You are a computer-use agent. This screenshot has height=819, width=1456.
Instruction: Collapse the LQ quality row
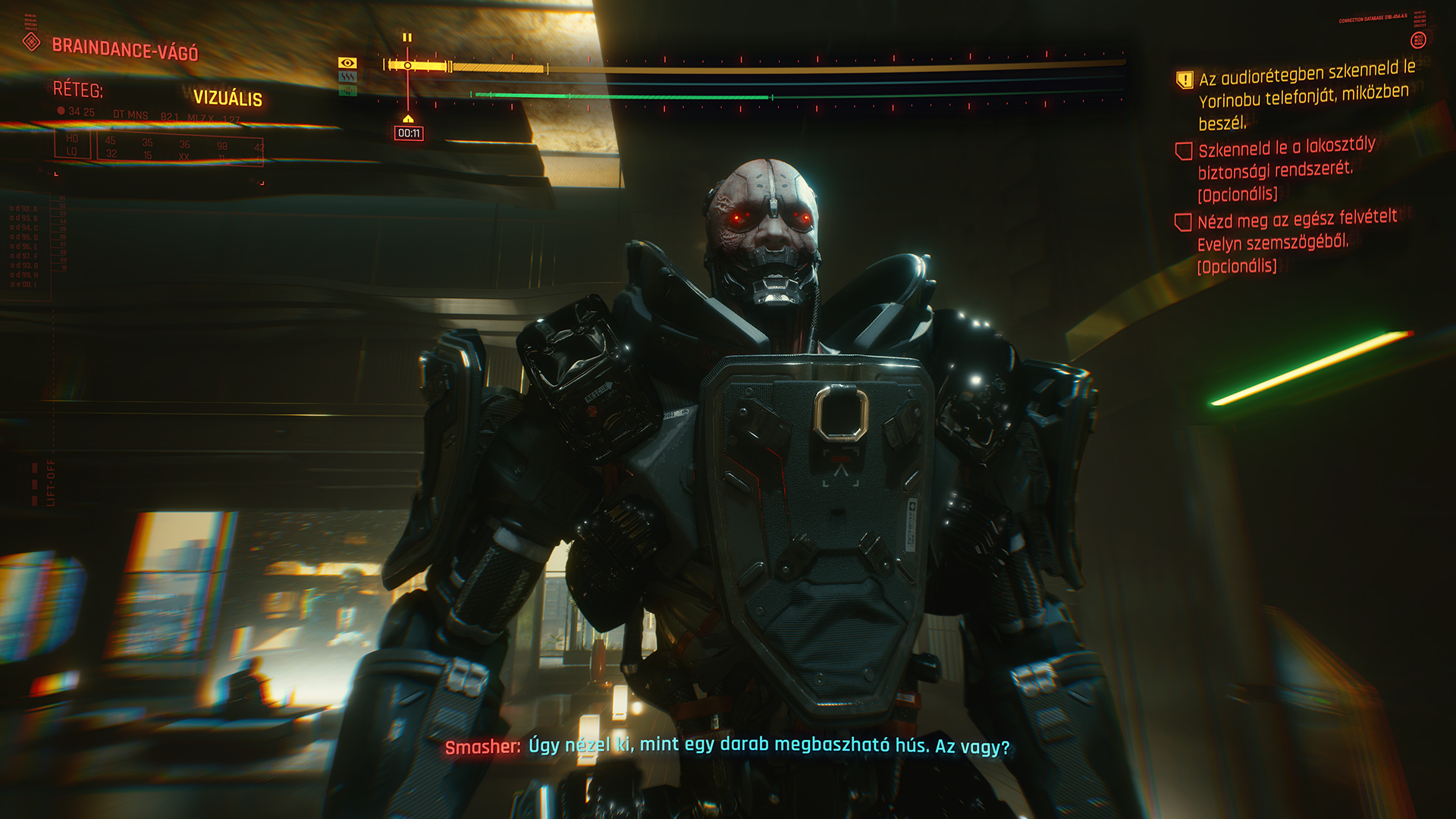(71, 152)
